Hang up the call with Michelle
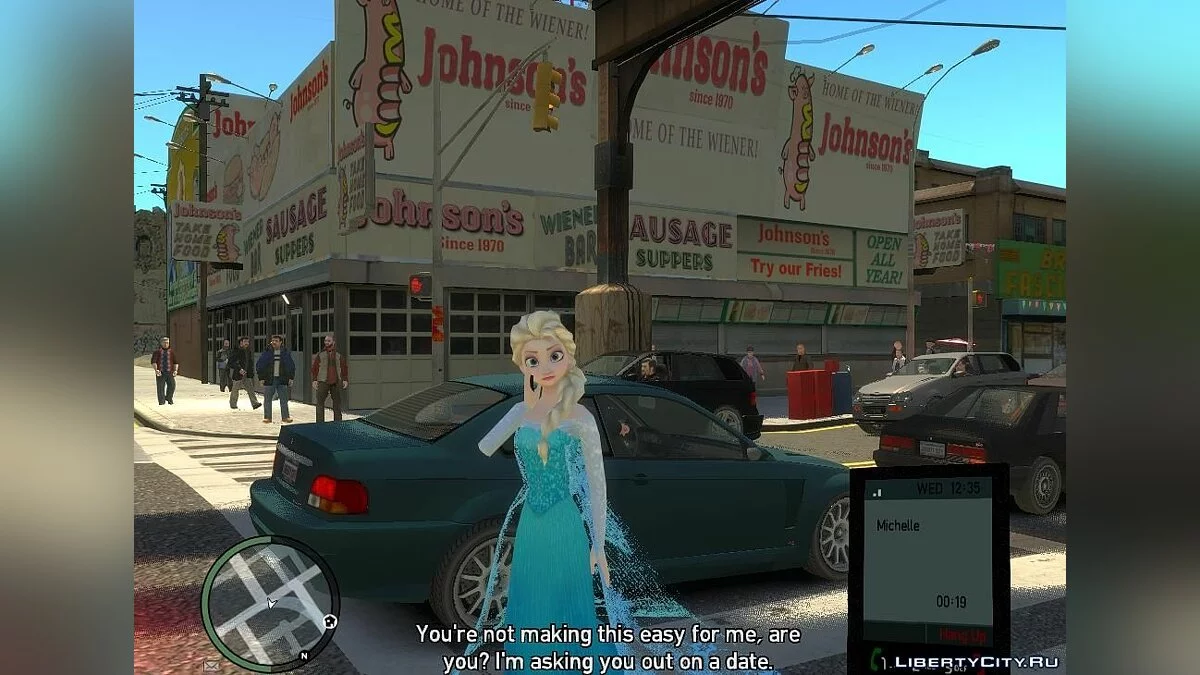The width and height of the screenshot is (1200, 675). click(962, 636)
